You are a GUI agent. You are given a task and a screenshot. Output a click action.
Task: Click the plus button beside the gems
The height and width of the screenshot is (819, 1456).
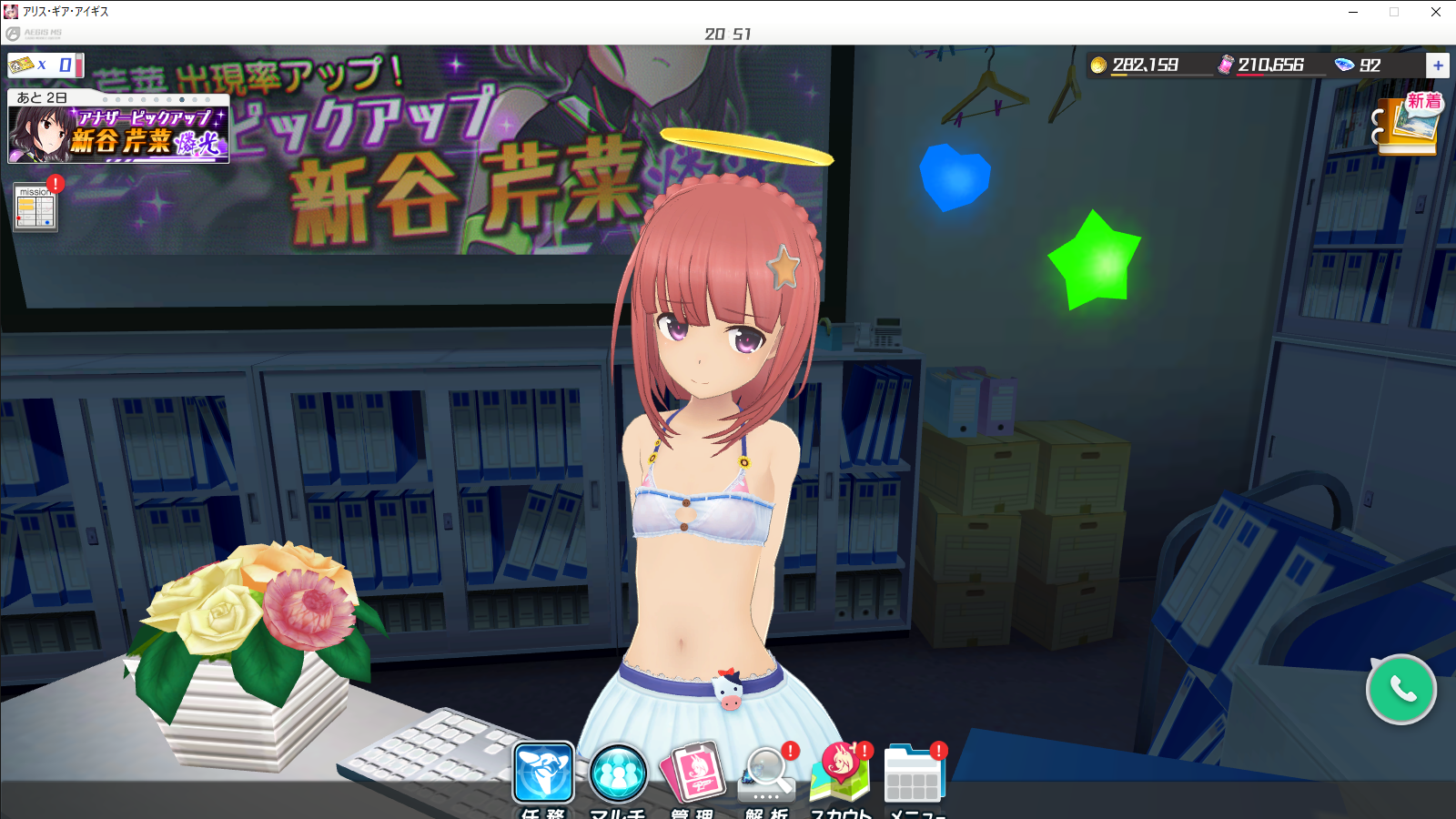point(1438,66)
